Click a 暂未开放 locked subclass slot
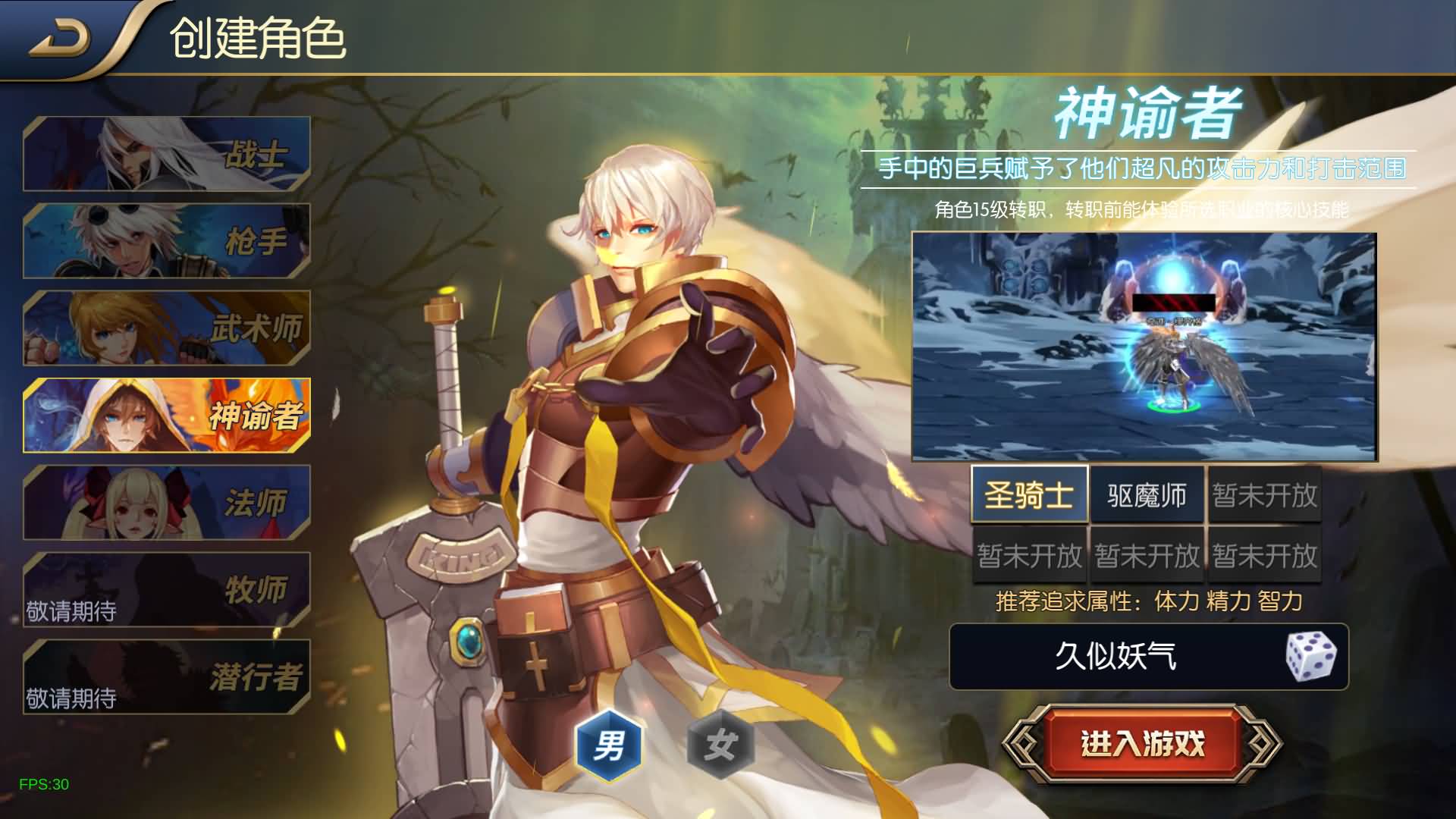The width and height of the screenshot is (1456, 819). click(1266, 494)
